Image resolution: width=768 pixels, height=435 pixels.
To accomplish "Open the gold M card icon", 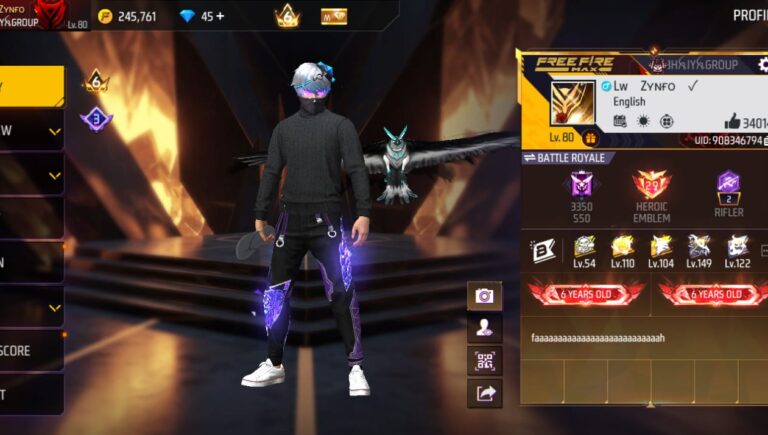I will [x=334, y=16].
